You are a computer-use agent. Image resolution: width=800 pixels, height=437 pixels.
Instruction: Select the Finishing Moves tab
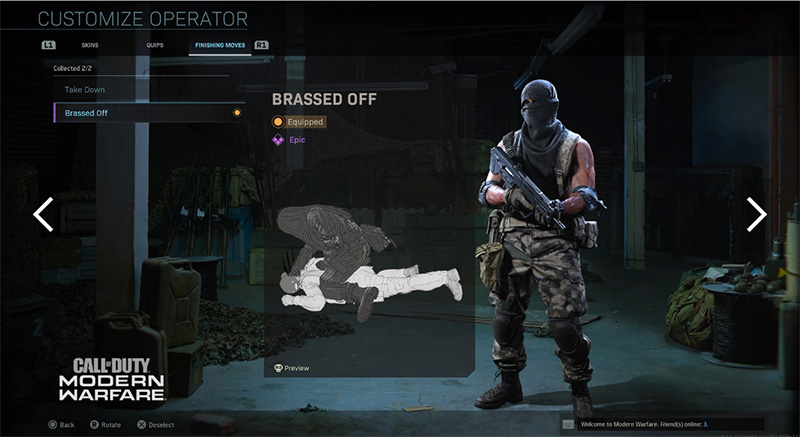click(x=219, y=46)
